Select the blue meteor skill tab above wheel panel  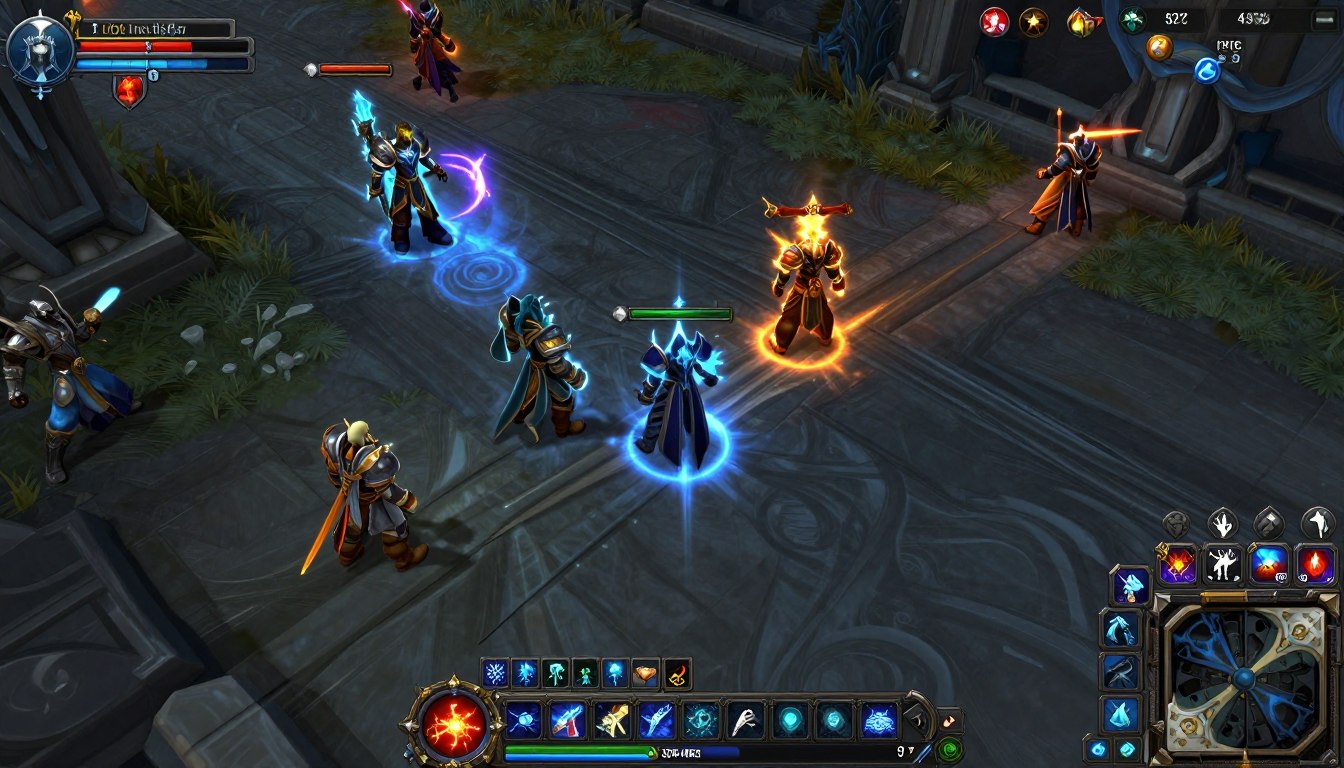1268,562
